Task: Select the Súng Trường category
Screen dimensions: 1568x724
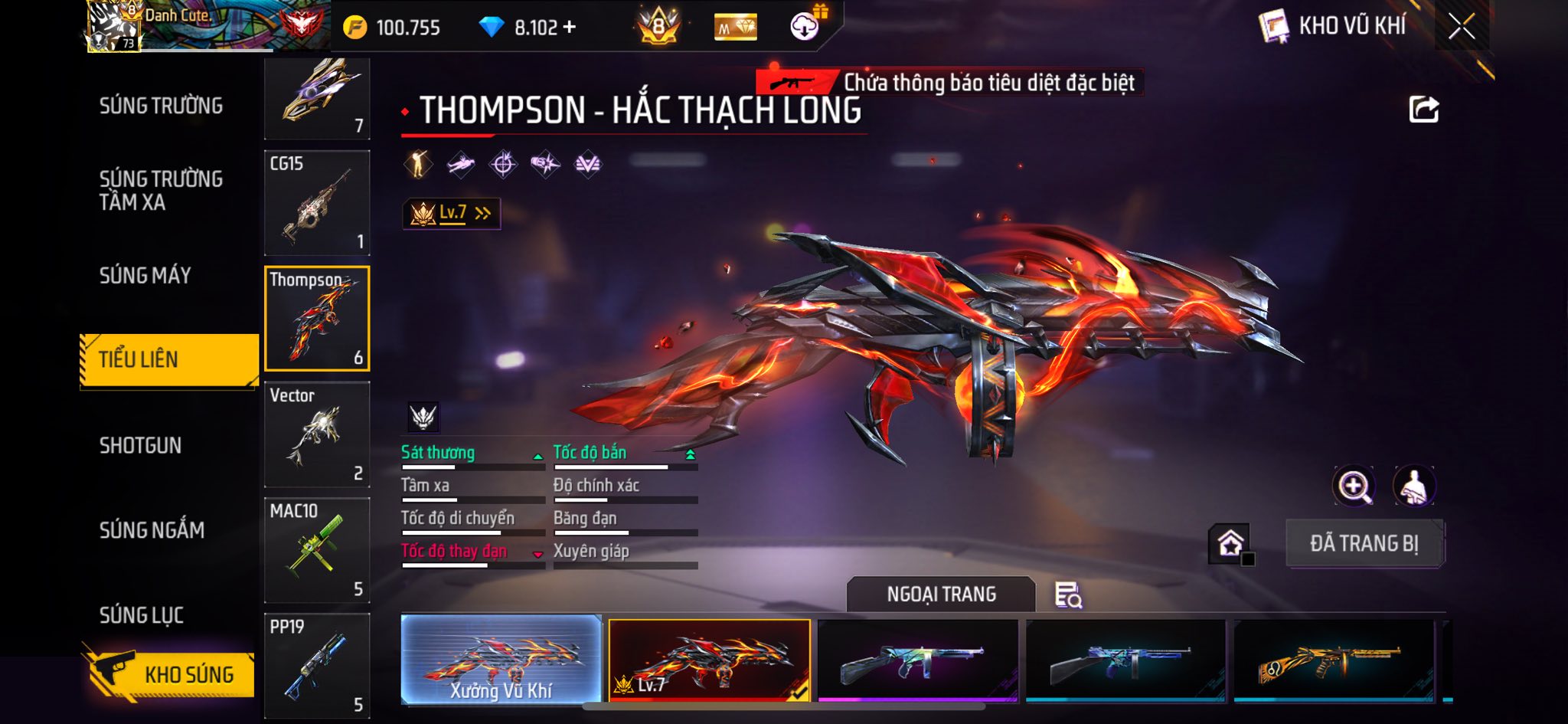Action: (161, 106)
